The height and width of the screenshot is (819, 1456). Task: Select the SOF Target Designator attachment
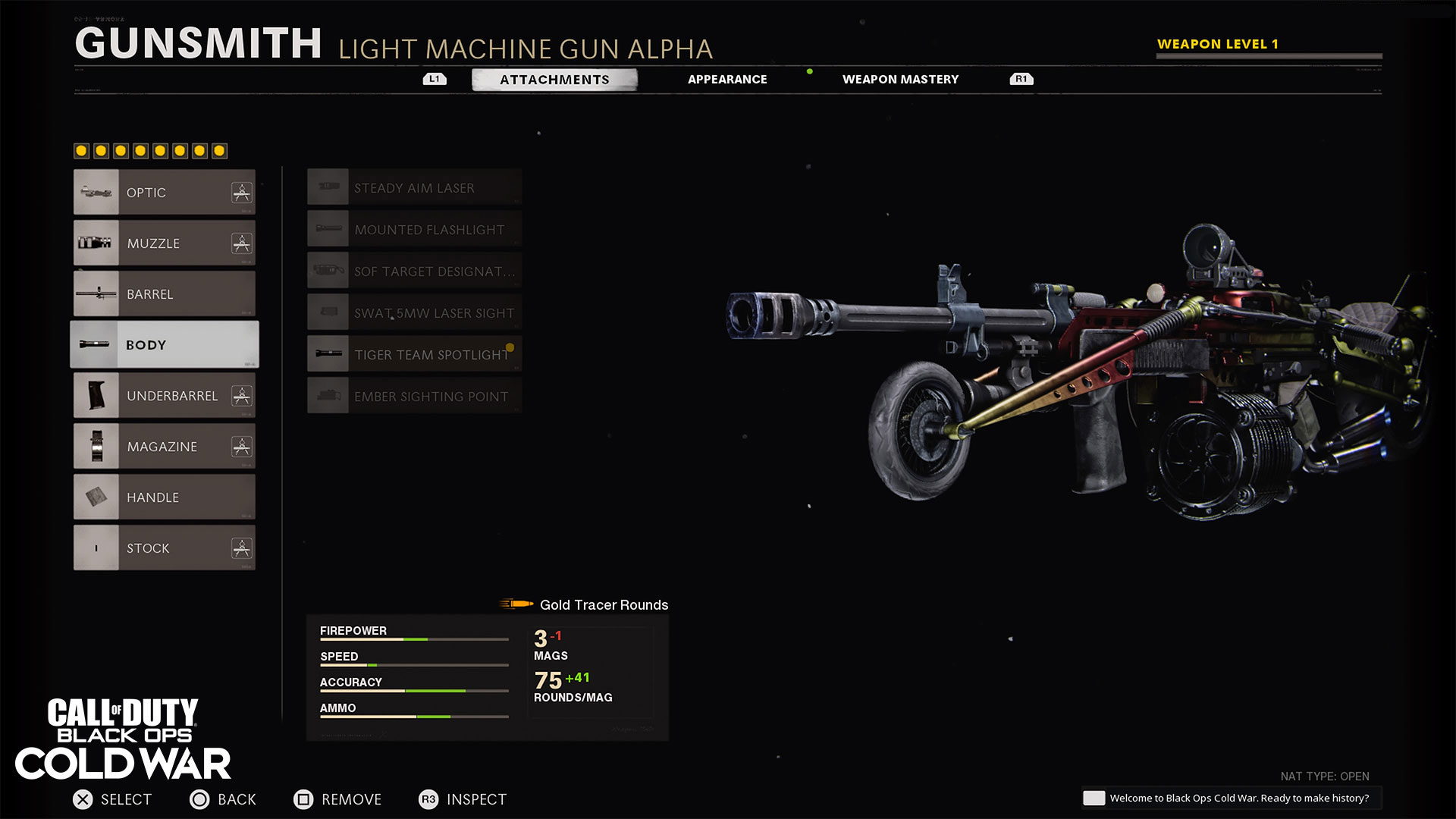(x=414, y=271)
